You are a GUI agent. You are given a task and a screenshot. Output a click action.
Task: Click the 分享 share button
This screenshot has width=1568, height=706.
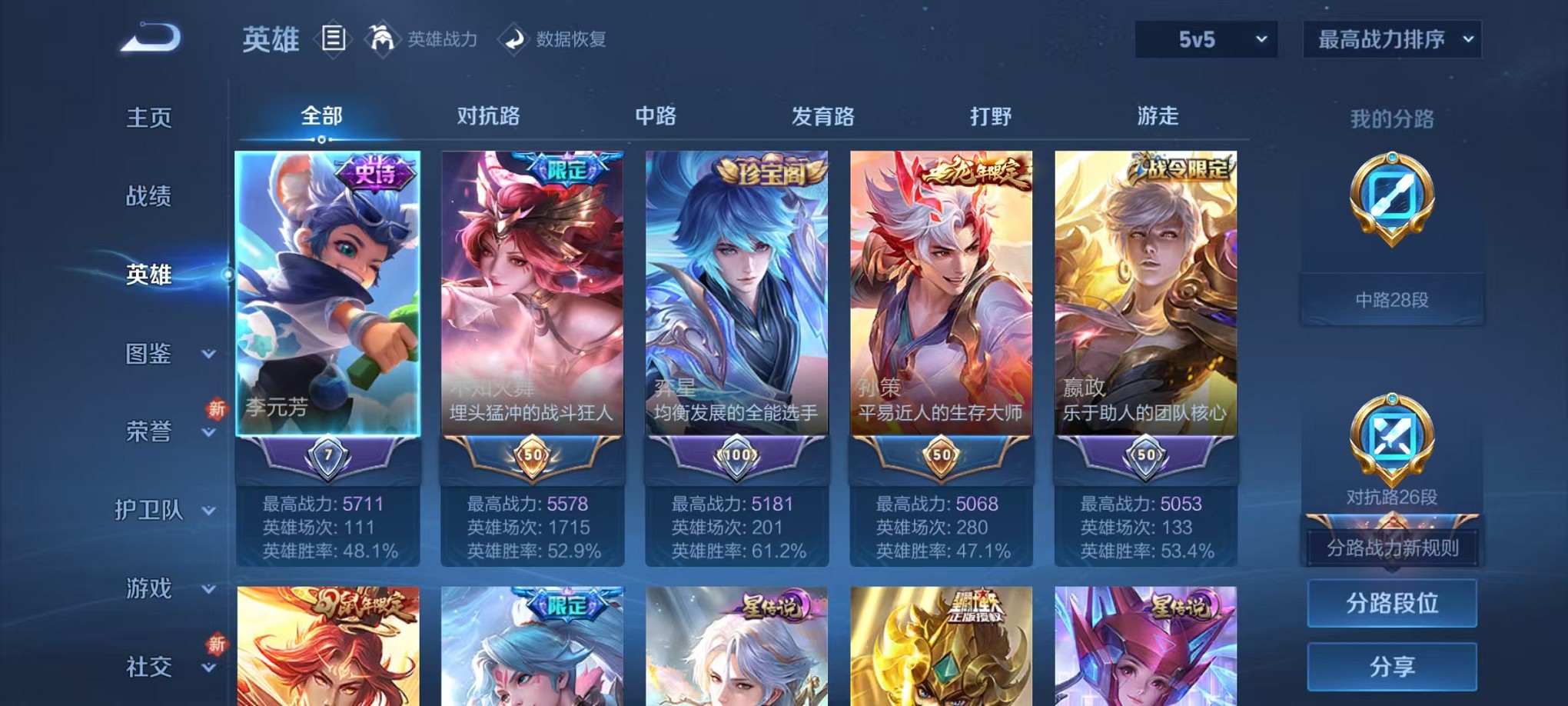[x=1391, y=664]
